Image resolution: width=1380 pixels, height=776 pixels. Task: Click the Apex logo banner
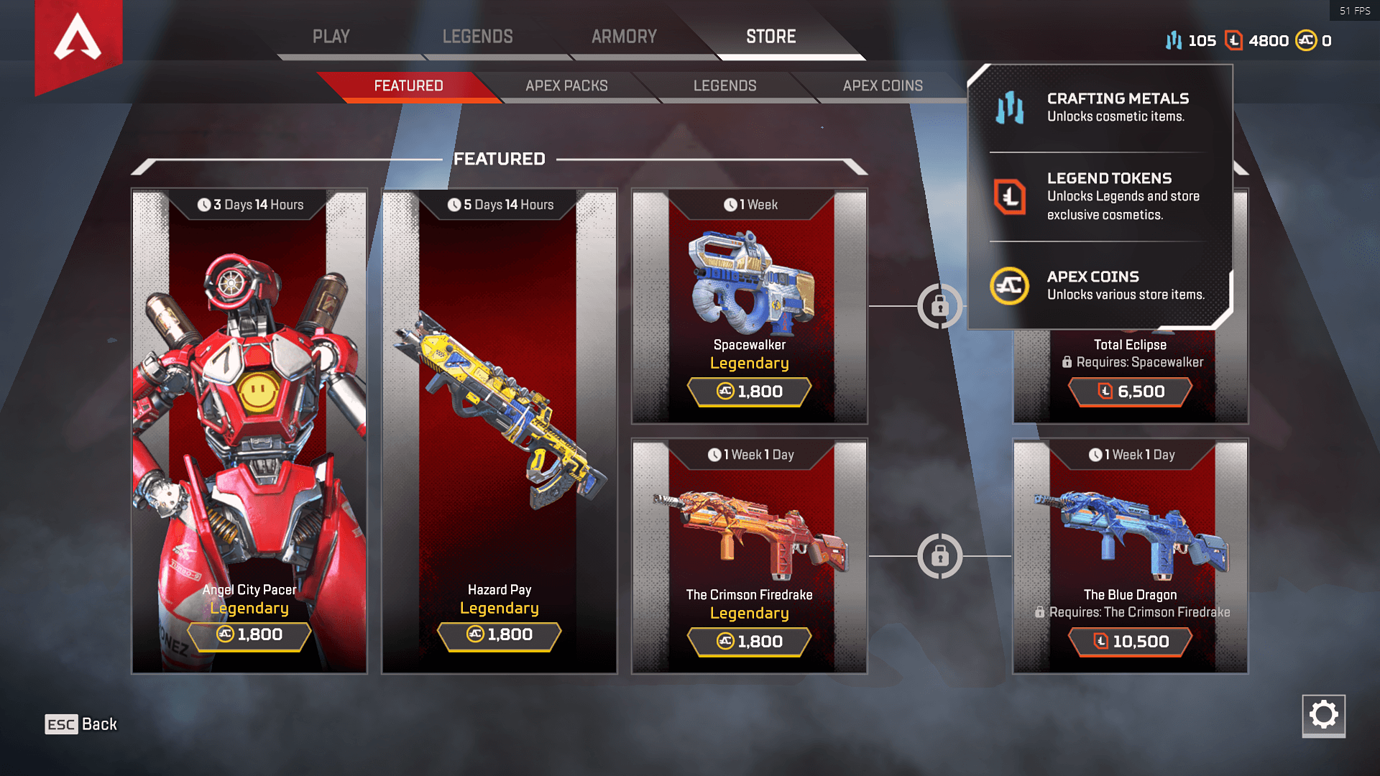pyautogui.click(x=78, y=42)
